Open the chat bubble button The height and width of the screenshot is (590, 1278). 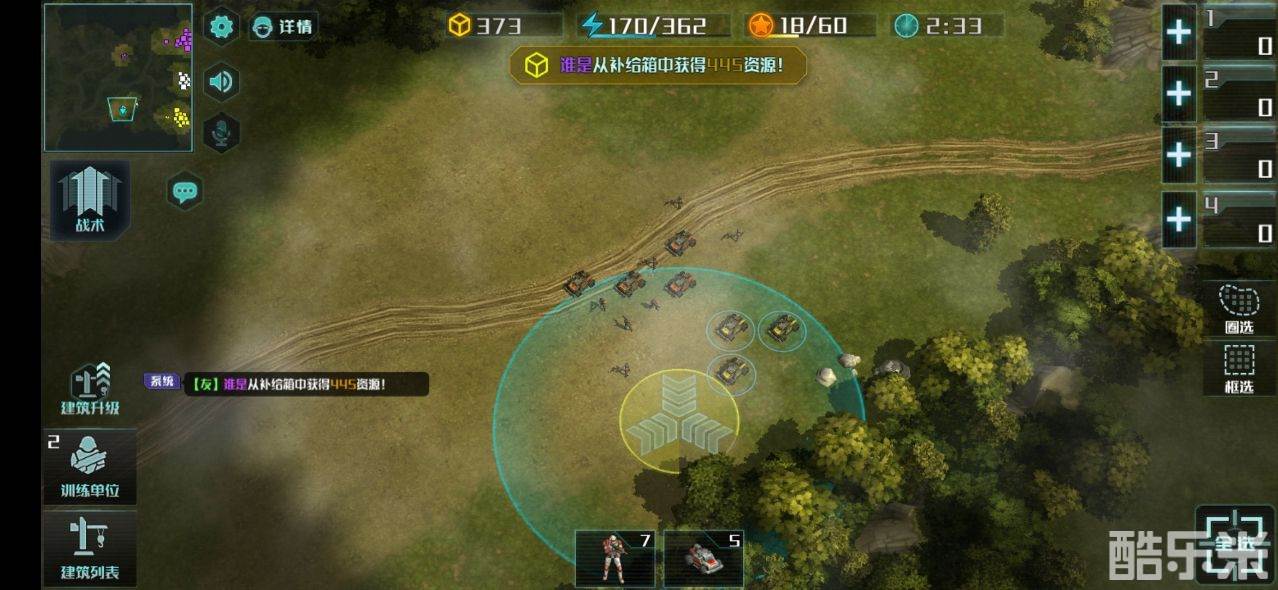185,191
